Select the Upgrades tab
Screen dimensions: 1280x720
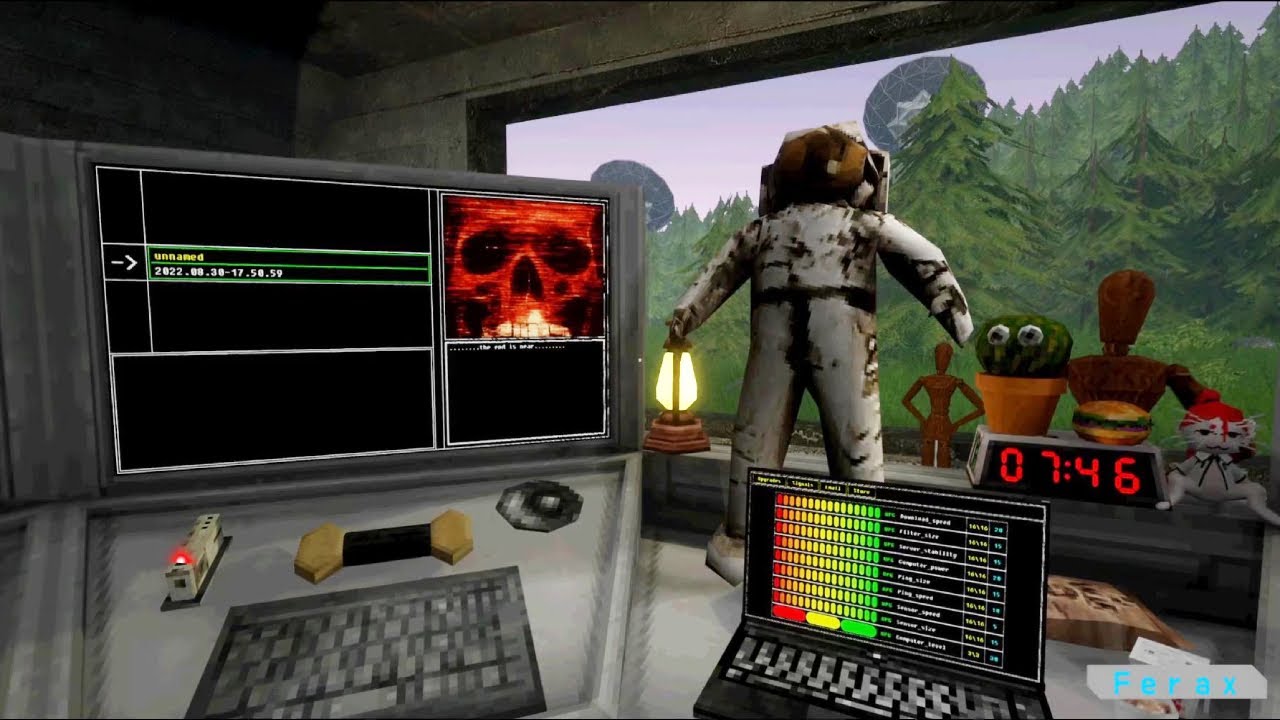pos(769,479)
